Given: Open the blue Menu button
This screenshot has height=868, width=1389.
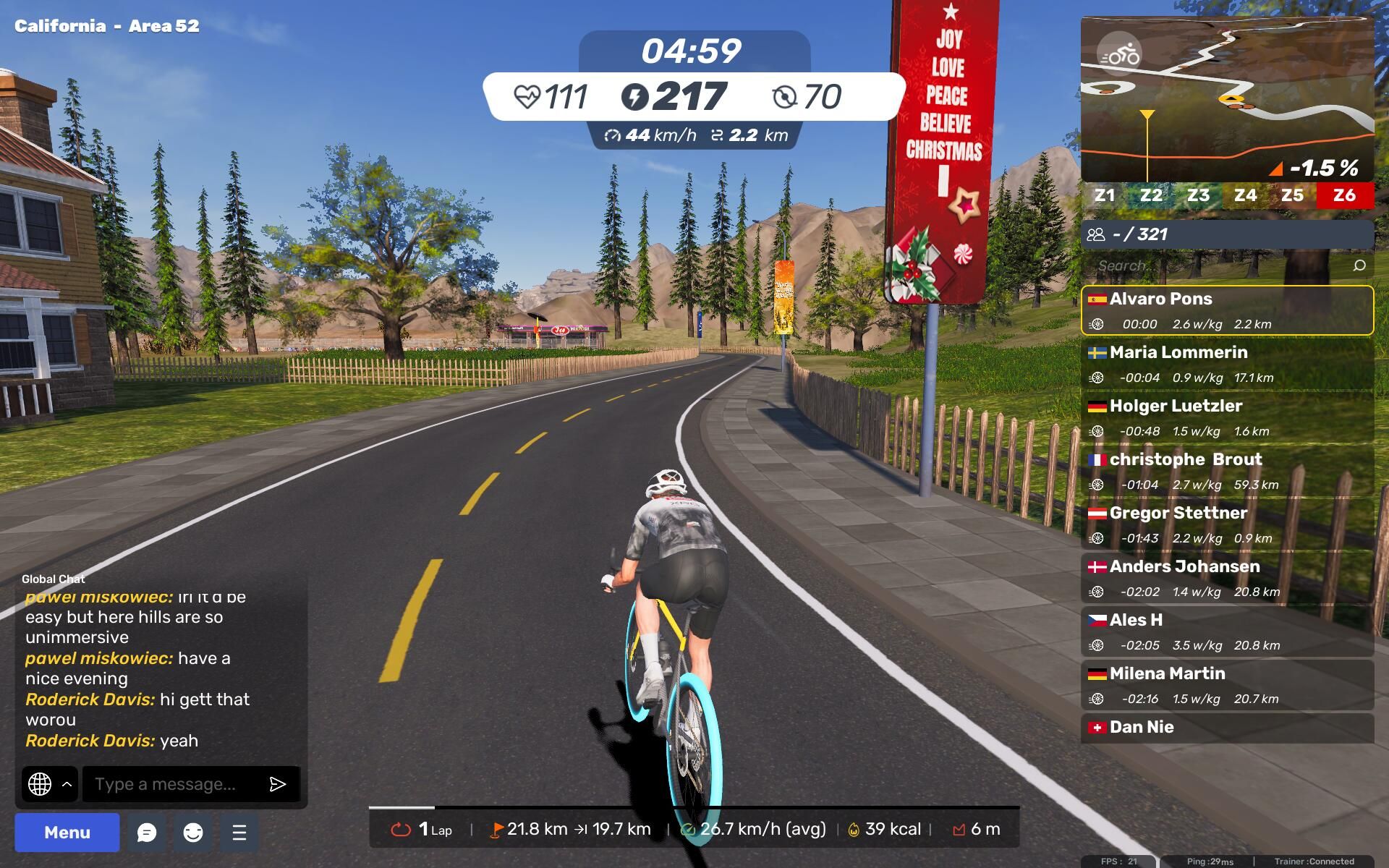Looking at the screenshot, I should click(67, 832).
